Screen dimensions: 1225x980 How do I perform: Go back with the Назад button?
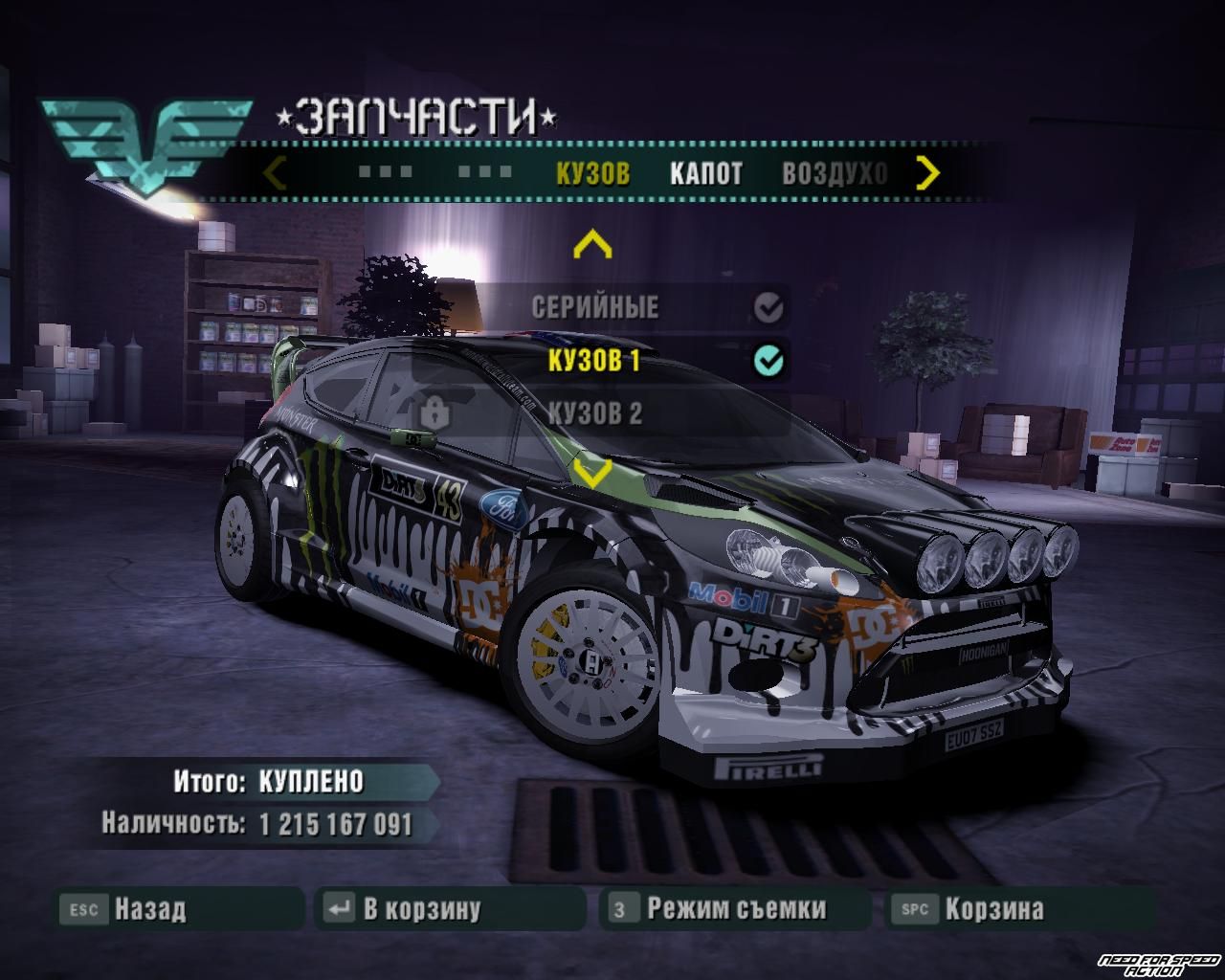tap(151, 908)
